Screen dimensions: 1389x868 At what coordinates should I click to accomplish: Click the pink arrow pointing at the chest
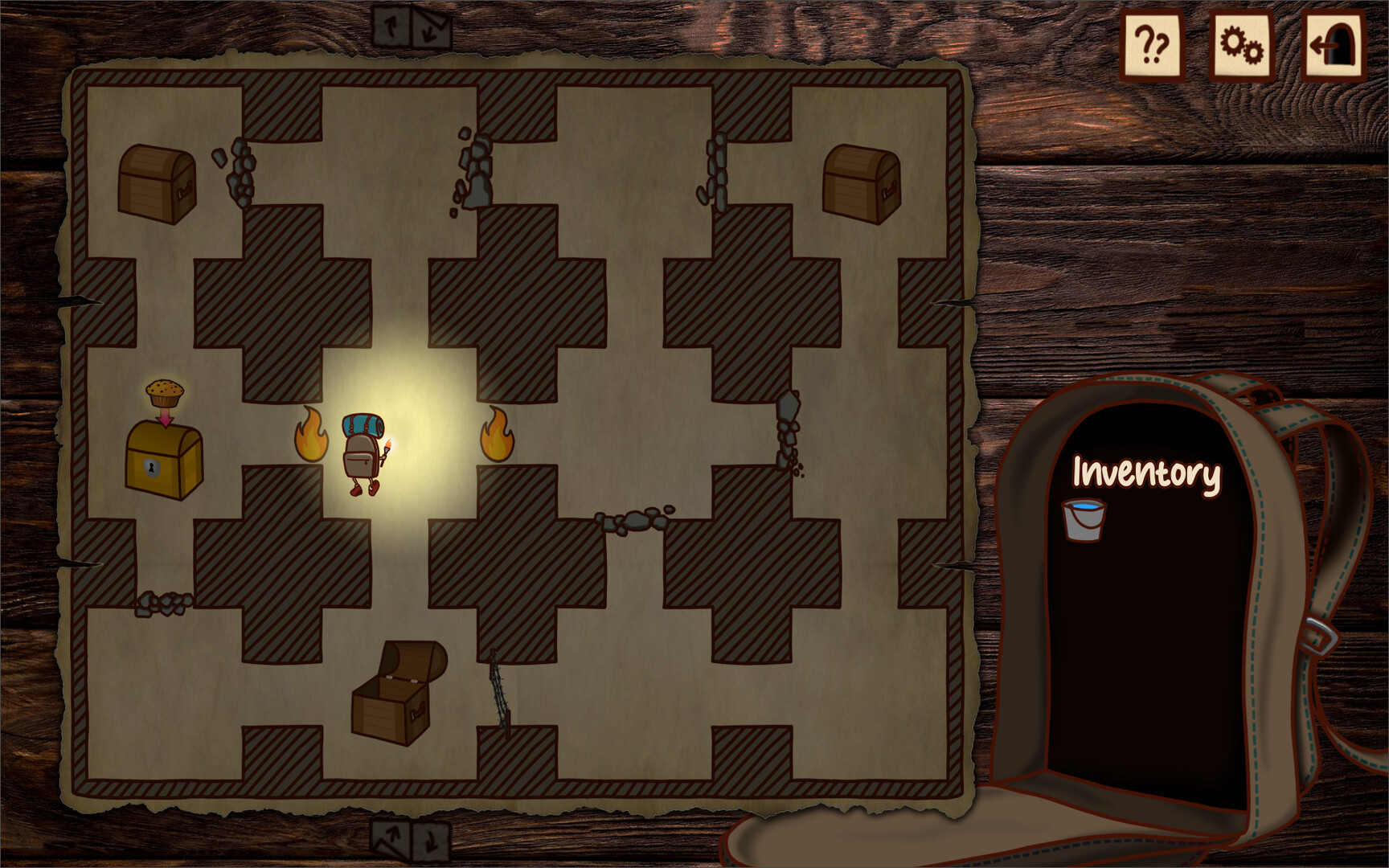coord(166,418)
